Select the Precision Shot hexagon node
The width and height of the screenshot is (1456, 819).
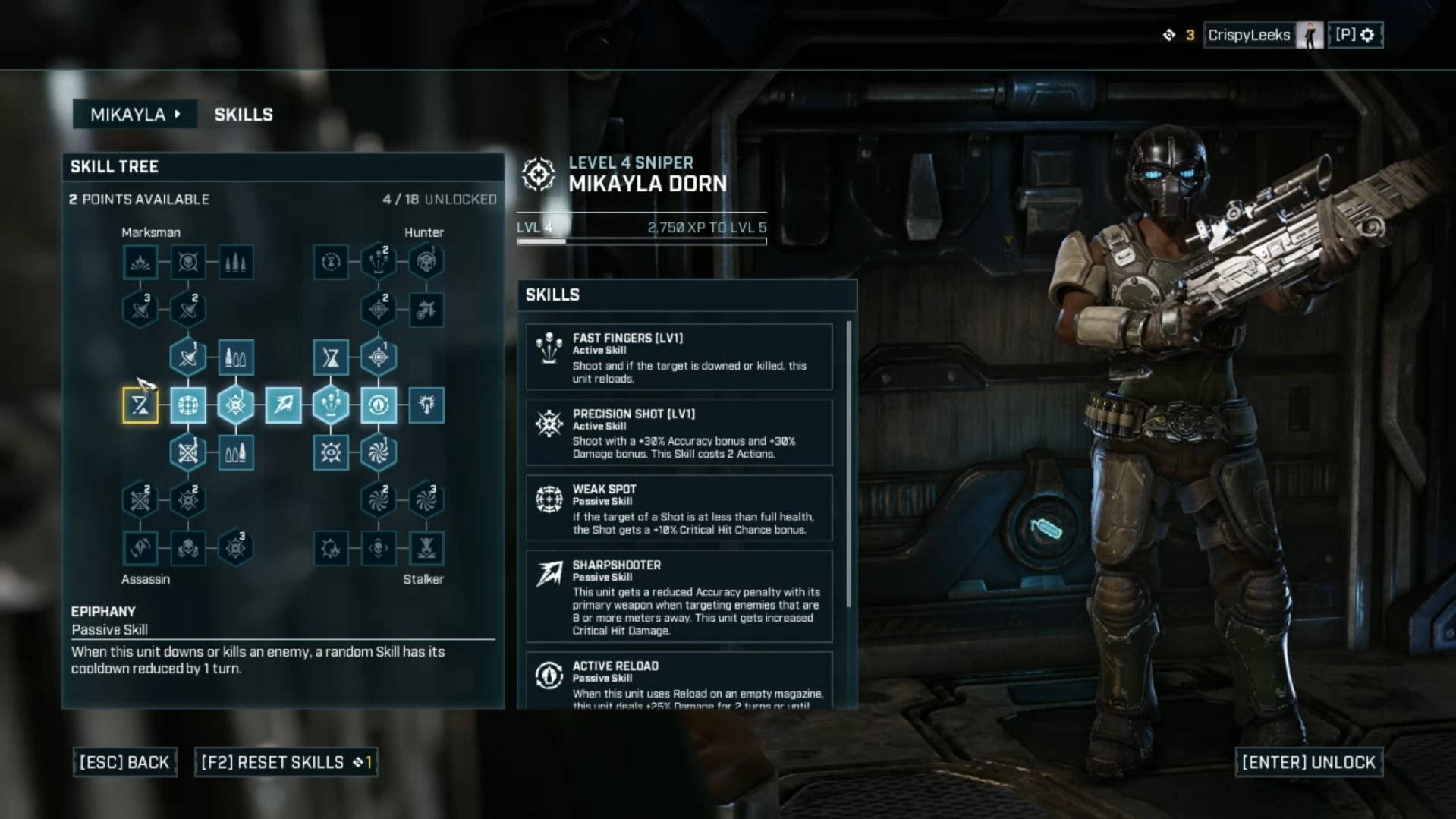tap(235, 405)
